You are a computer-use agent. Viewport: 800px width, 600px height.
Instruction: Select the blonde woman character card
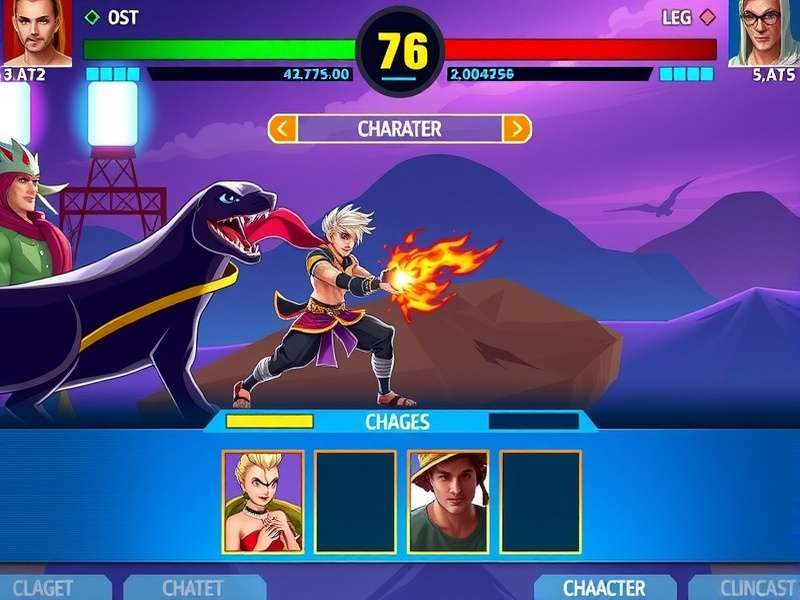pyautogui.click(x=263, y=501)
